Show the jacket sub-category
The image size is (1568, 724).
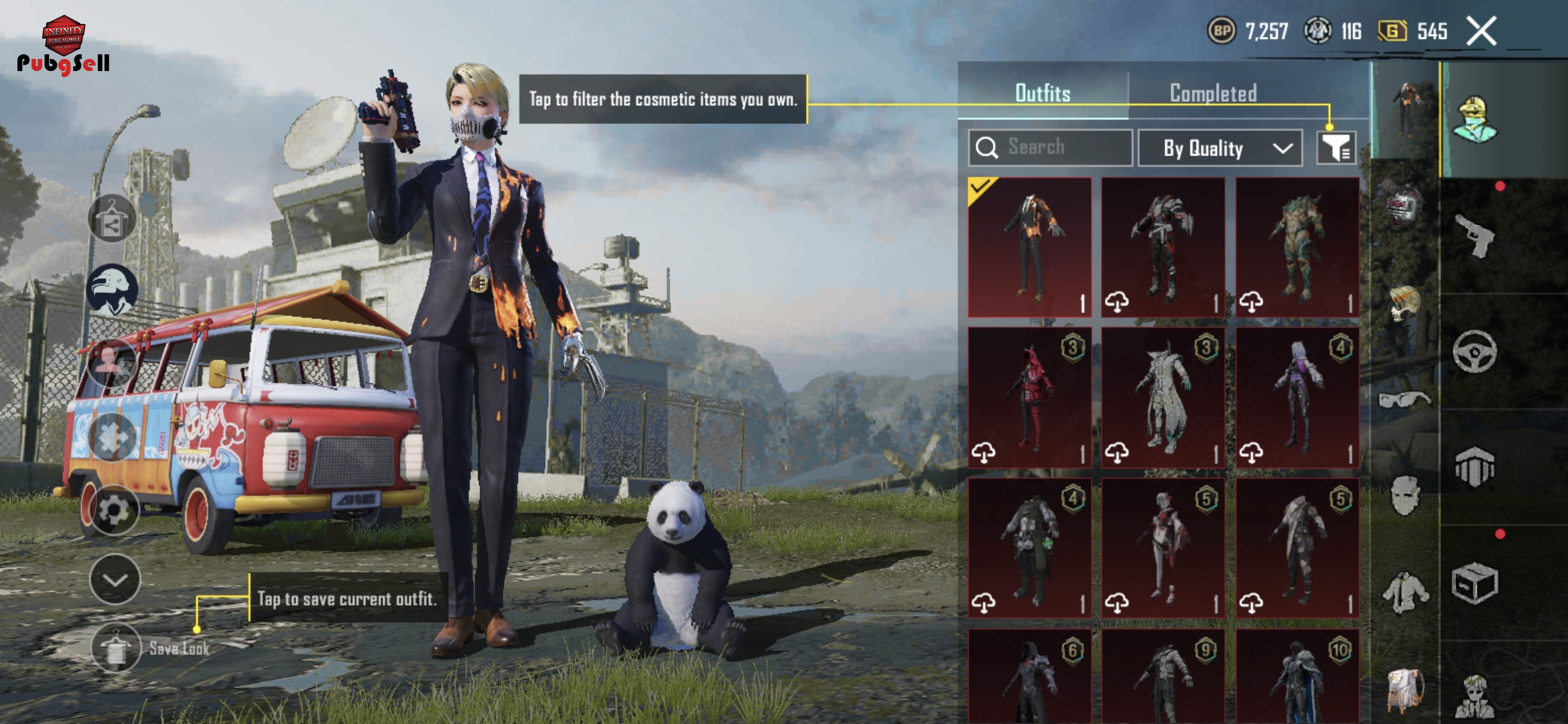[1404, 592]
